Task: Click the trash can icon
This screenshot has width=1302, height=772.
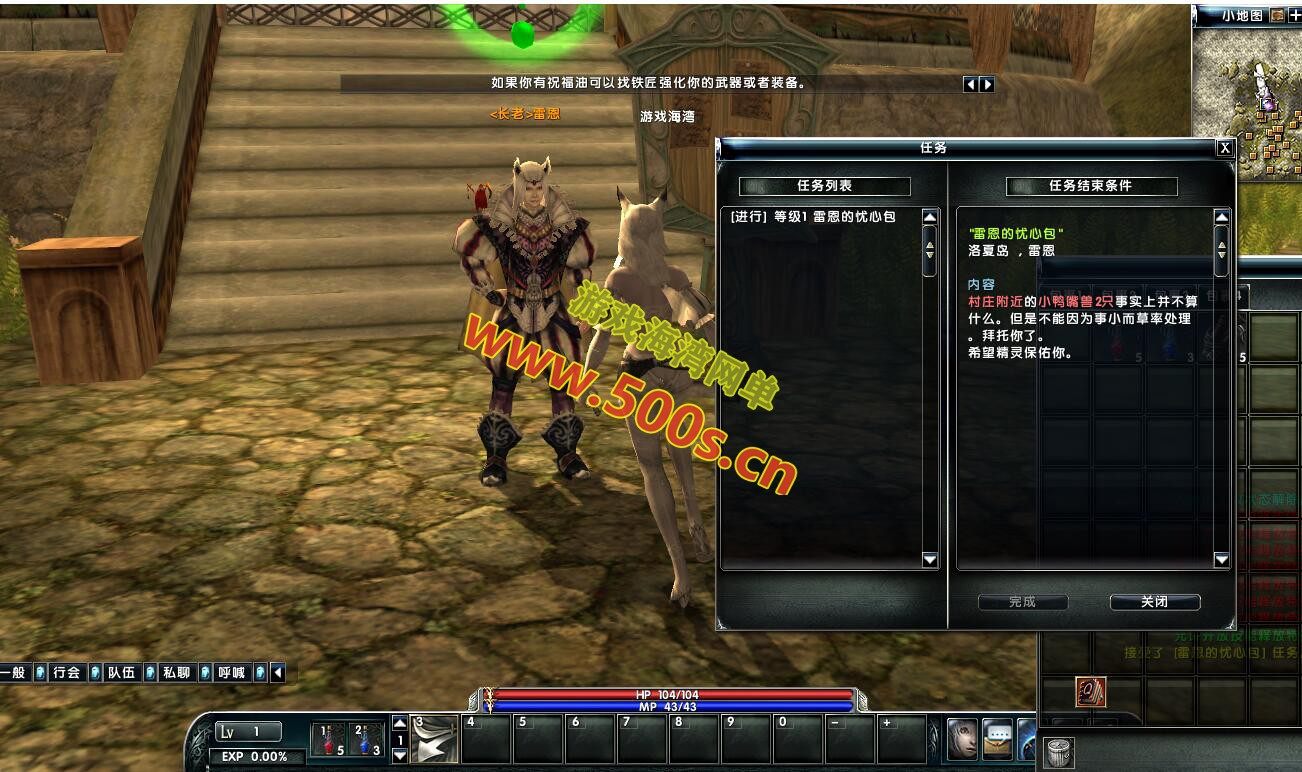Action: [x=1058, y=752]
